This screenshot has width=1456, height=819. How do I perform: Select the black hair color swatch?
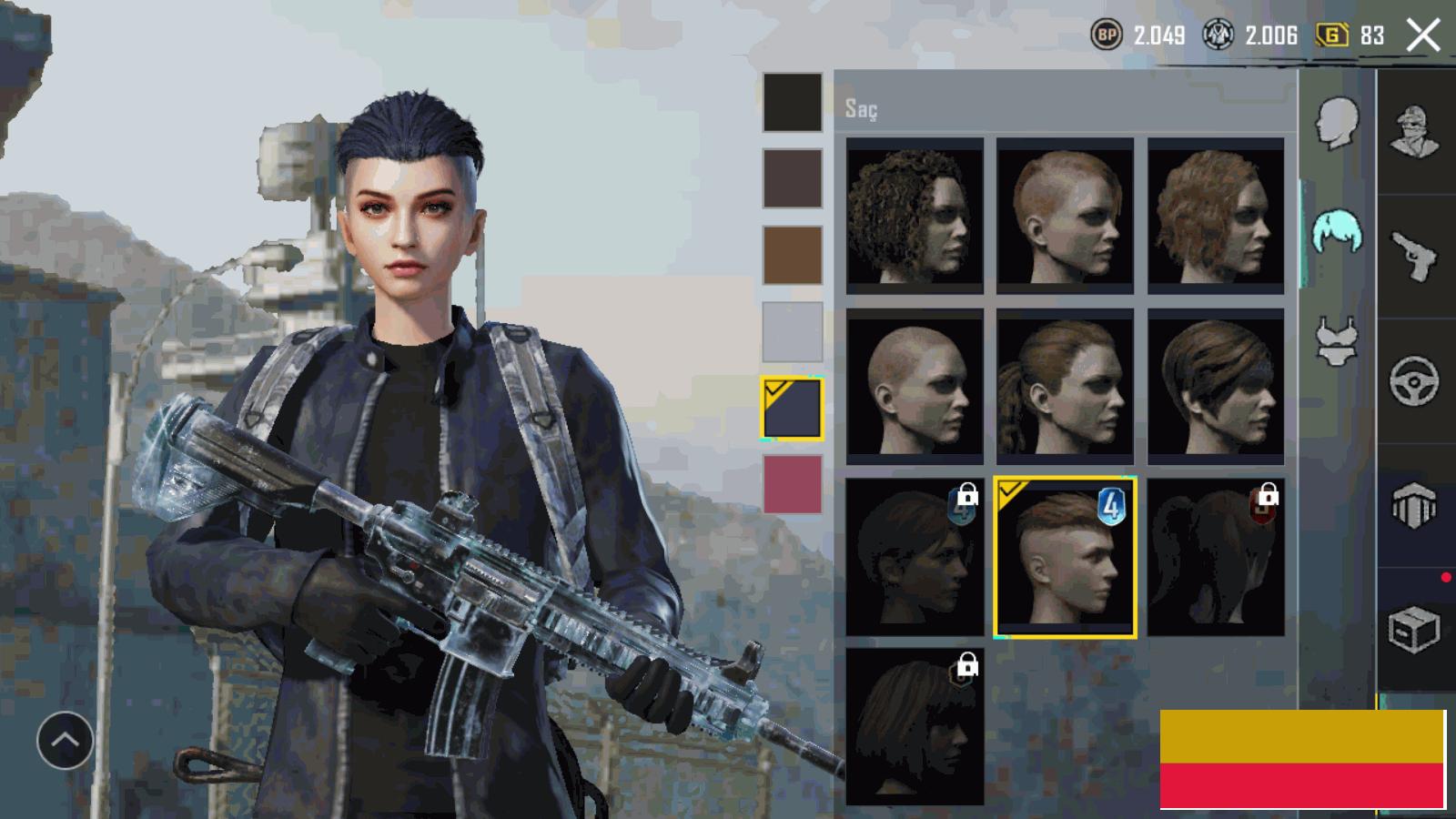coord(792,102)
